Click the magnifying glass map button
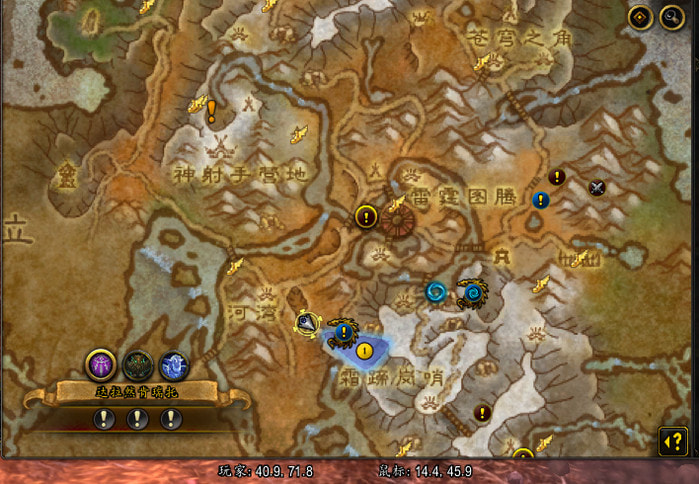The height and width of the screenshot is (484, 699). click(670, 17)
